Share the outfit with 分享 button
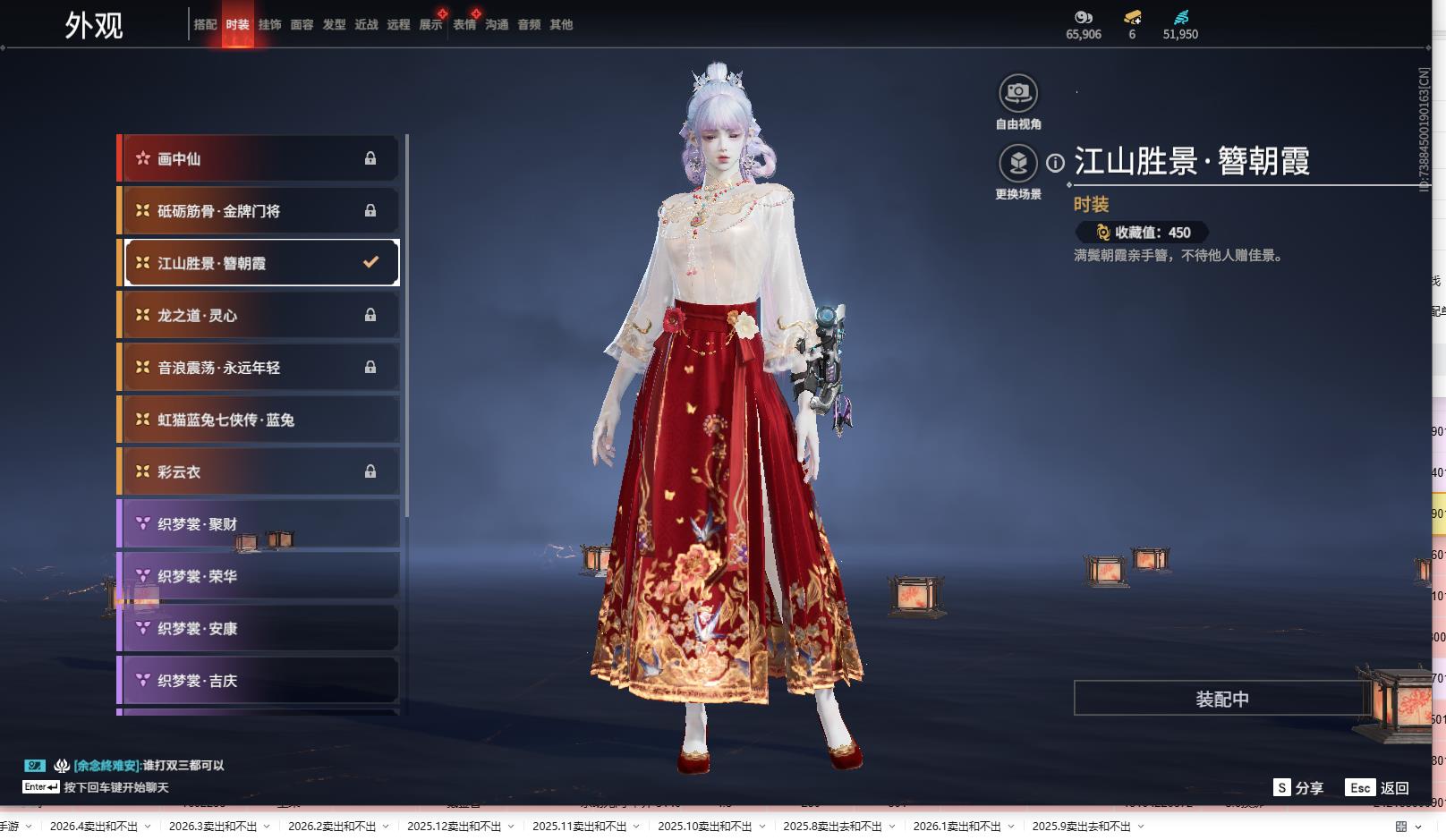1446x840 pixels. [x=1298, y=787]
